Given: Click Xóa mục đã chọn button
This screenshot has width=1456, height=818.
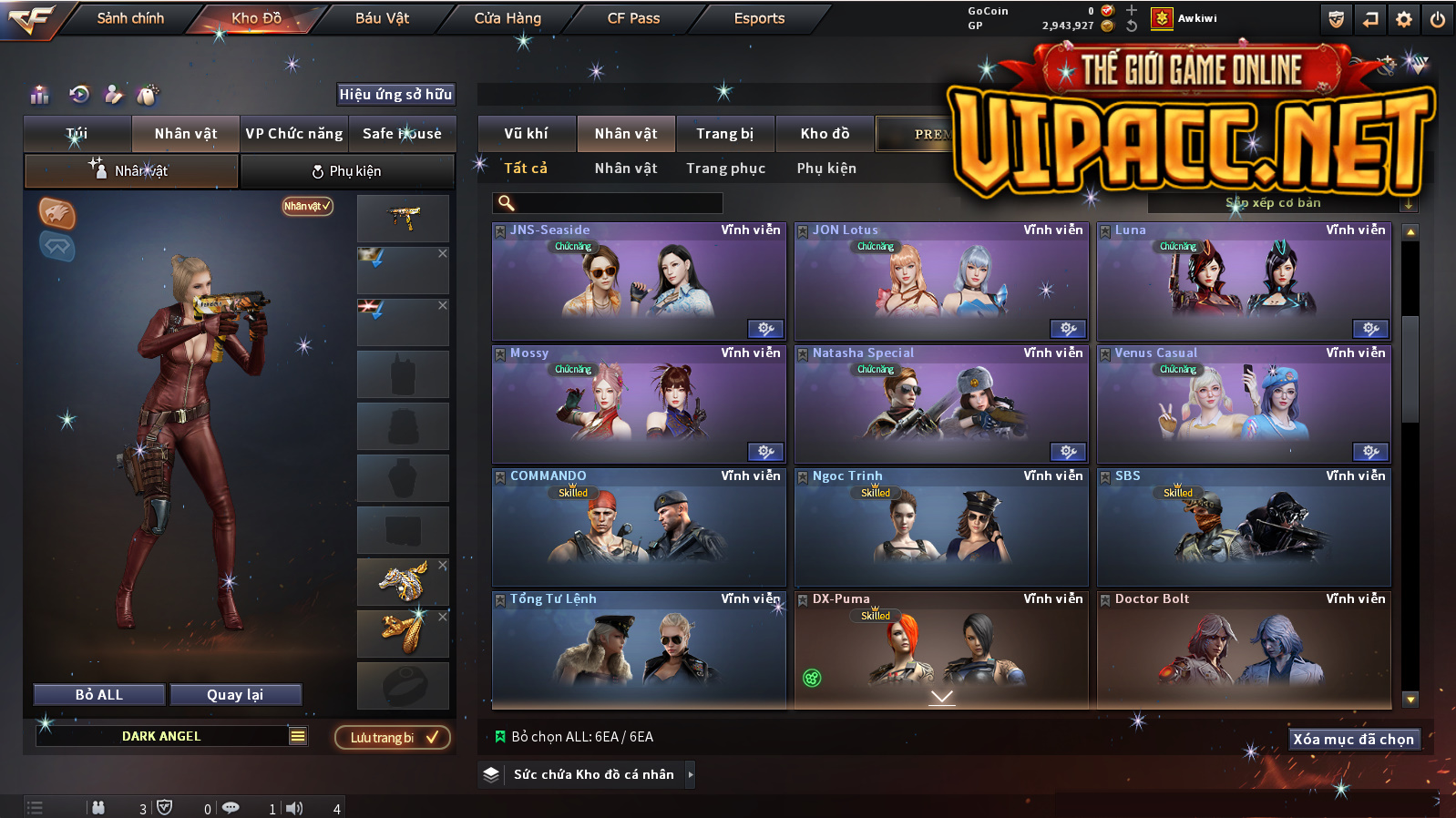Looking at the screenshot, I should [x=1353, y=740].
